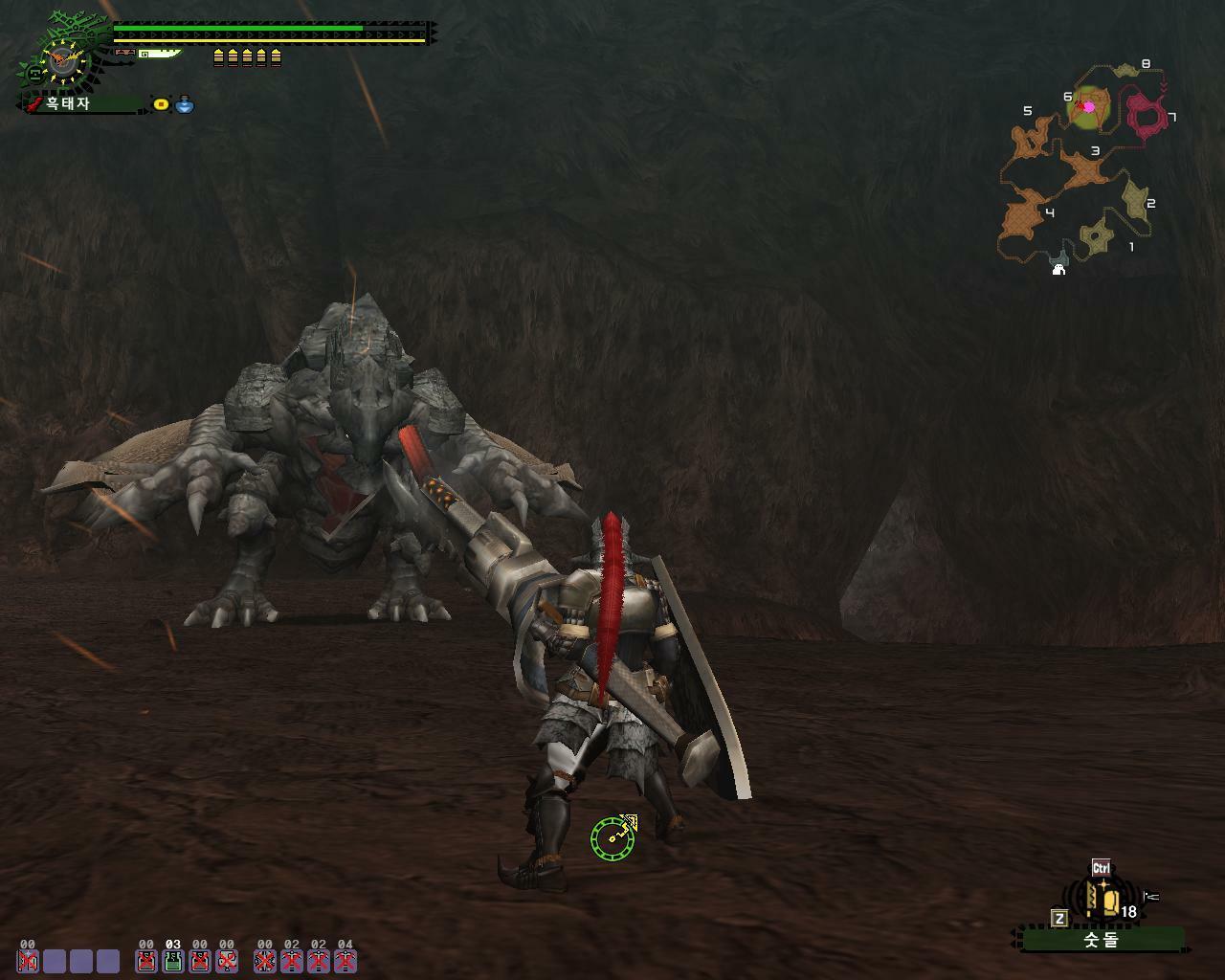1225x980 pixels.
Task: Click area 4 on the minimap
Action: [x=1024, y=216]
